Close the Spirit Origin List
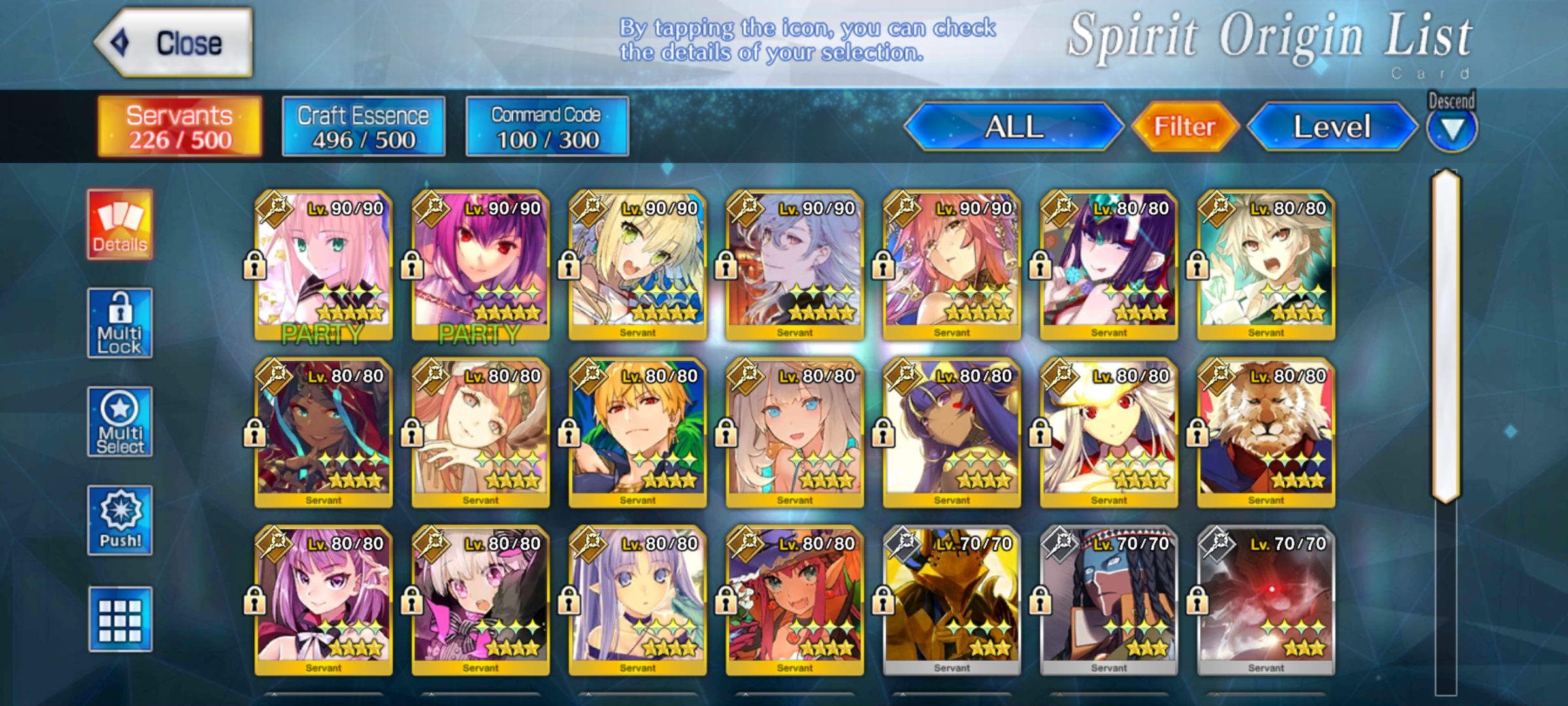1568x706 pixels. pos(174,43)
